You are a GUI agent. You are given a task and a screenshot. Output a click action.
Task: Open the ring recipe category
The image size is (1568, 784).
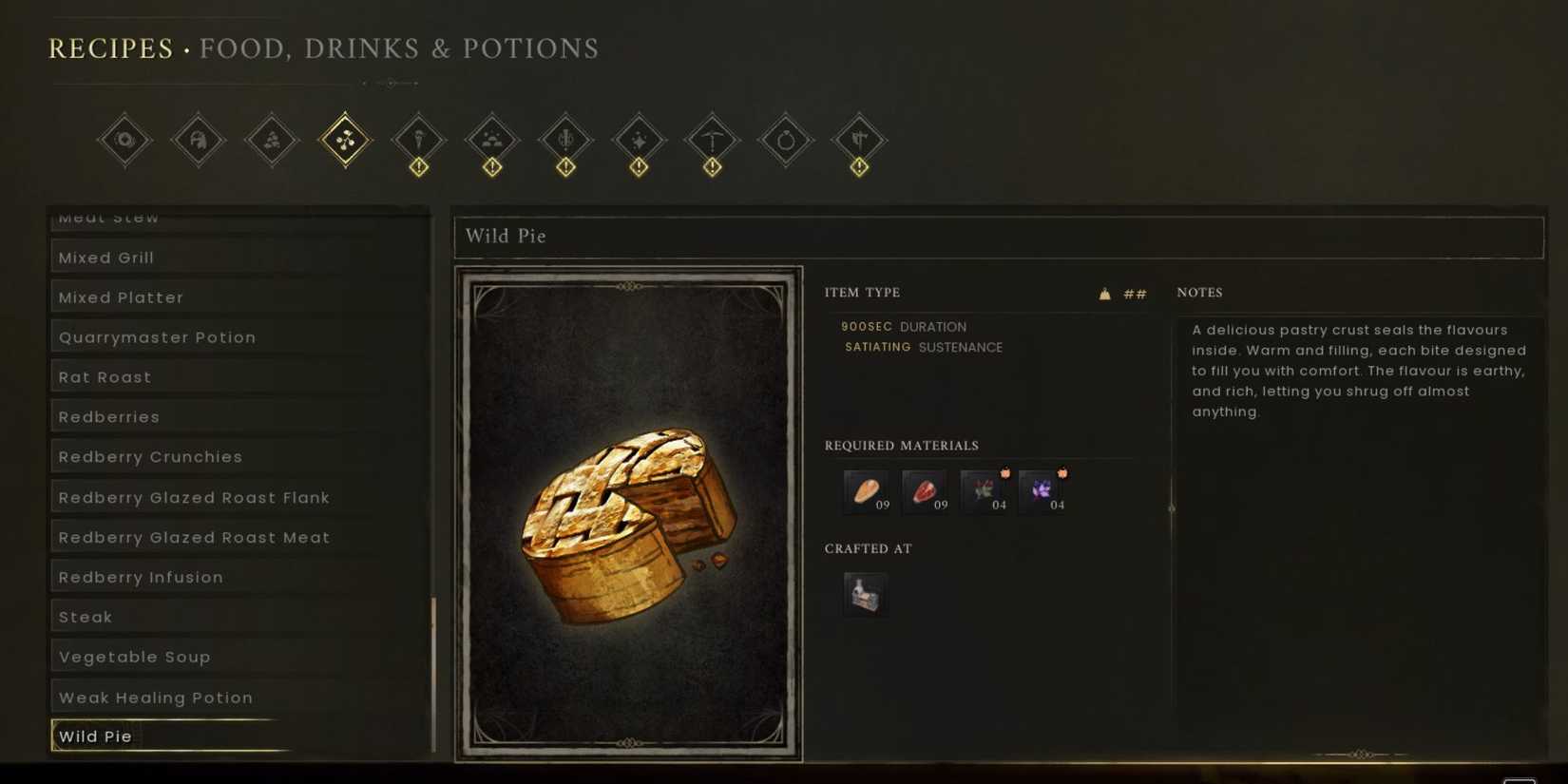[x=786, y=140]
